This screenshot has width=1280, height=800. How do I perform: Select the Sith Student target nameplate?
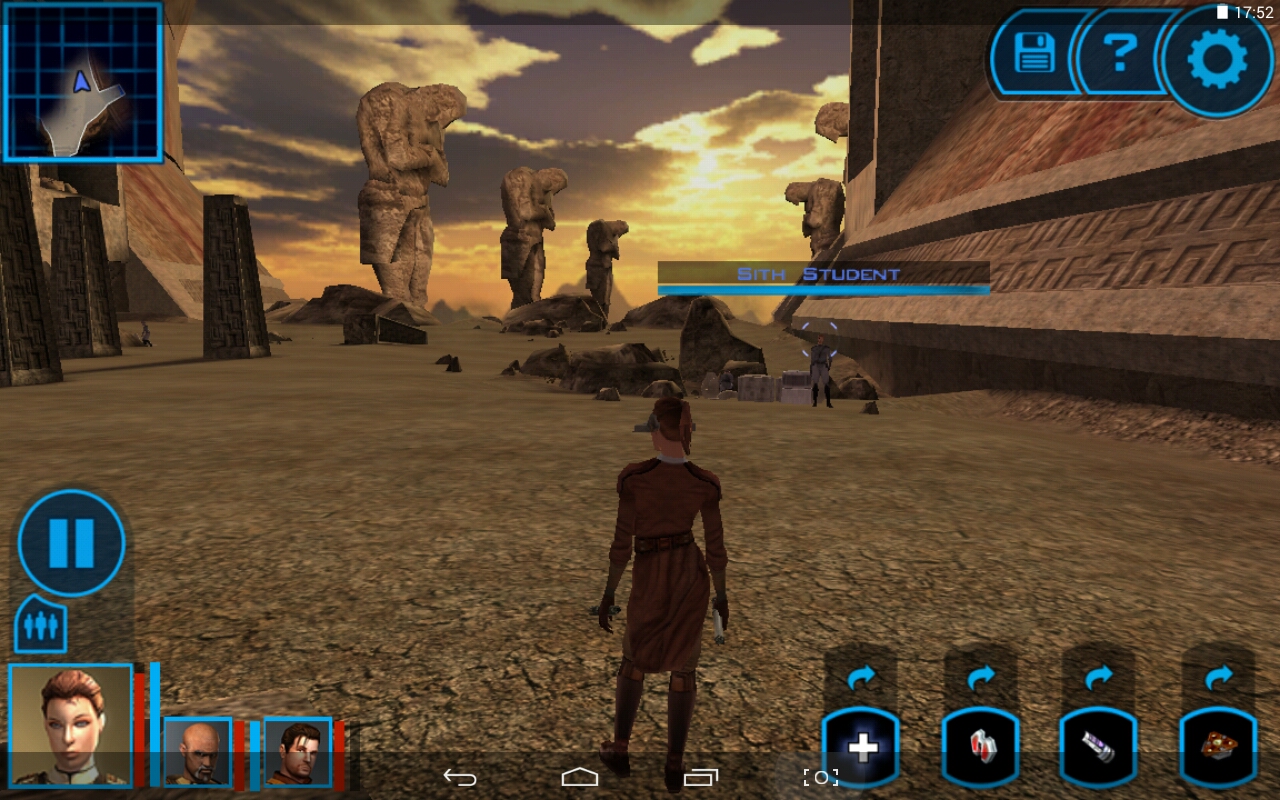tap(820, 272)
